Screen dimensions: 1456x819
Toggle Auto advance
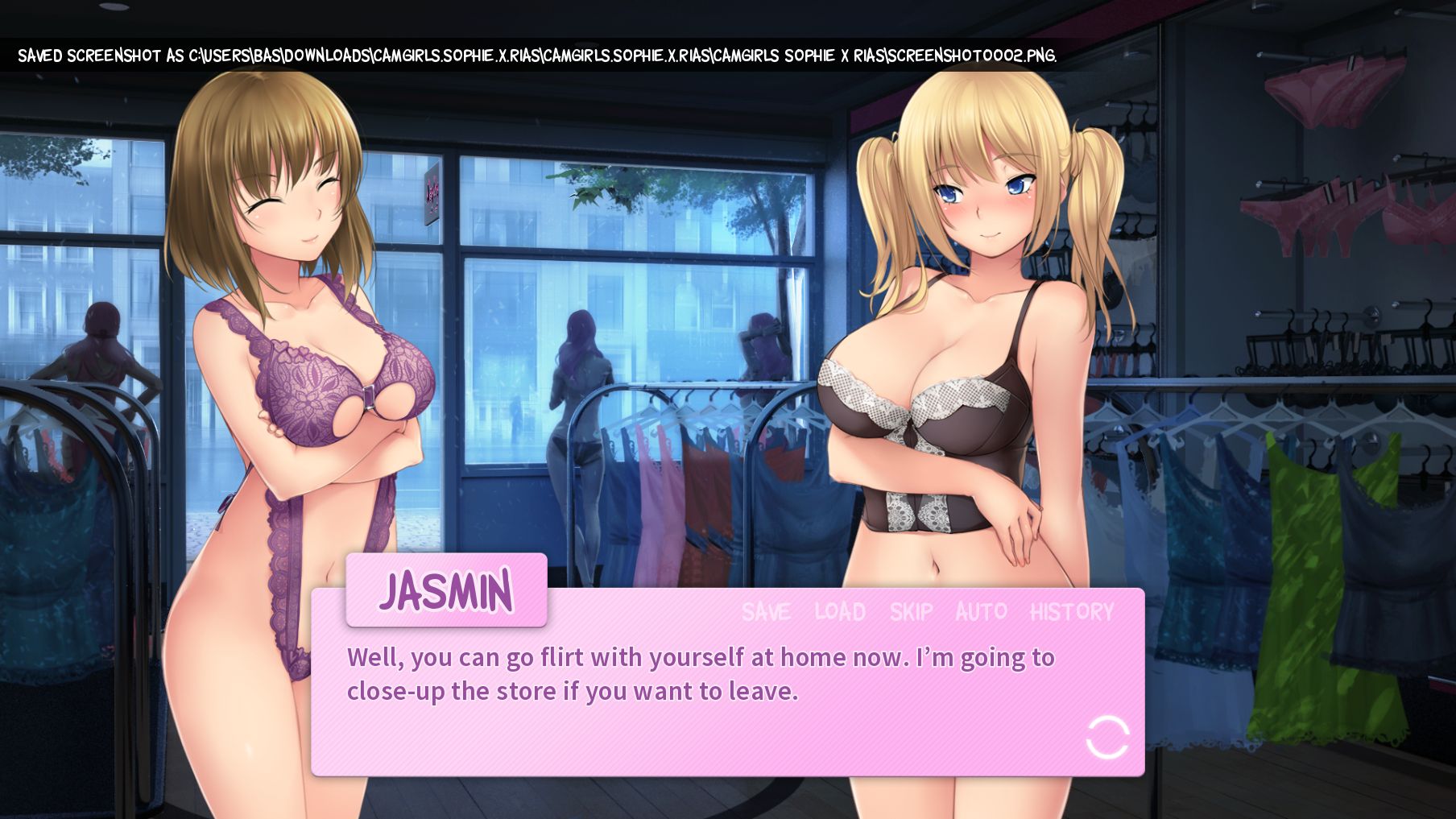coord(981,612)
